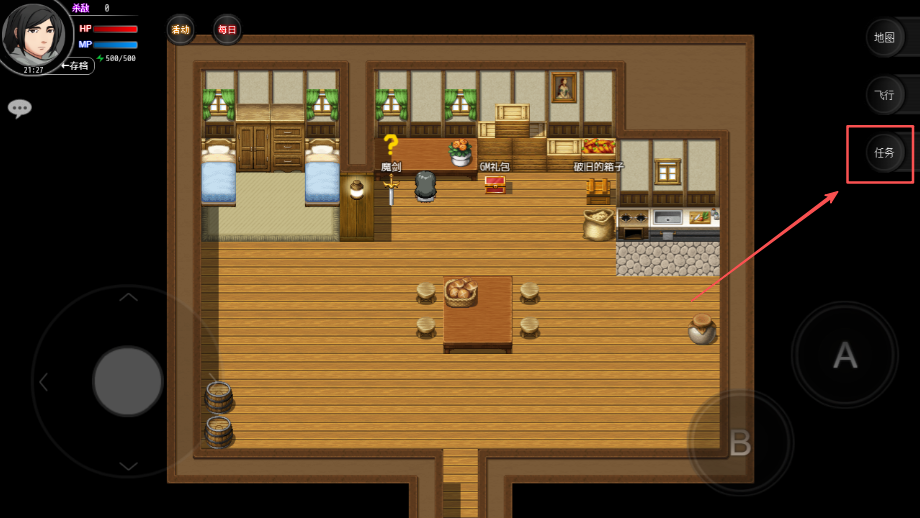Tap the A action button

[x=845, y=354]
